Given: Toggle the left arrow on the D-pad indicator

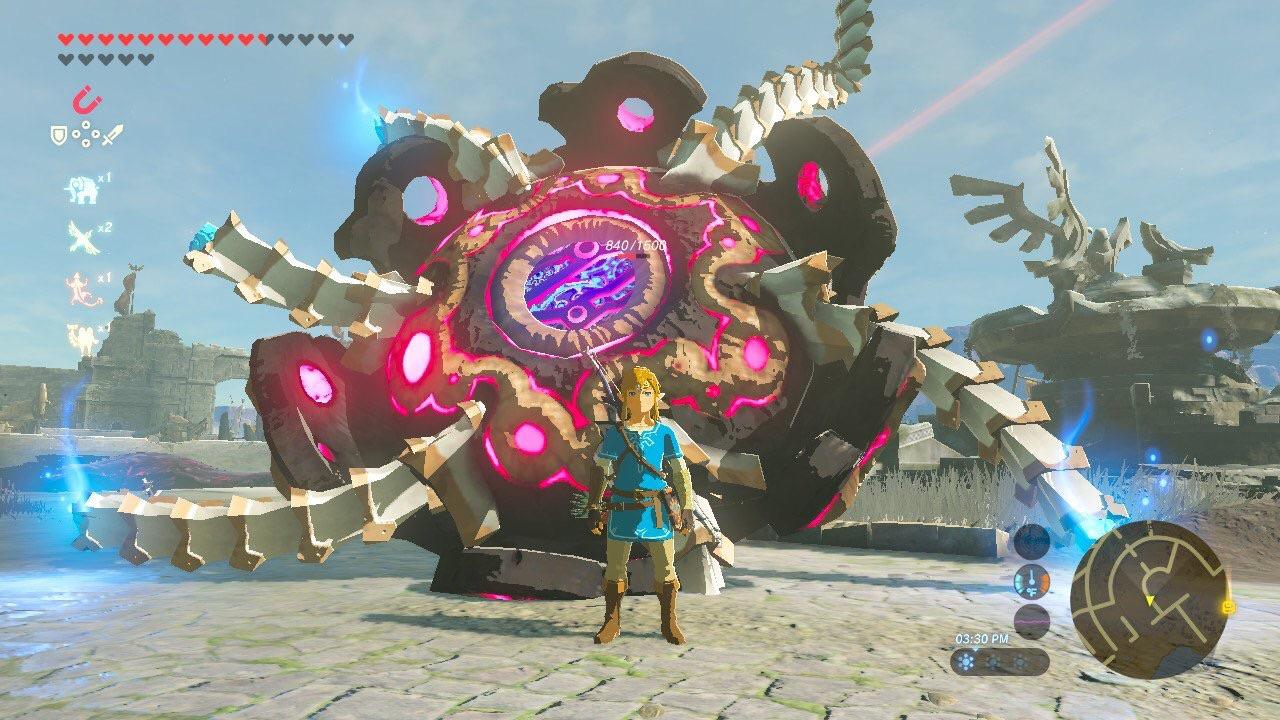Looking at the screenshot, I should click(75, 134).
